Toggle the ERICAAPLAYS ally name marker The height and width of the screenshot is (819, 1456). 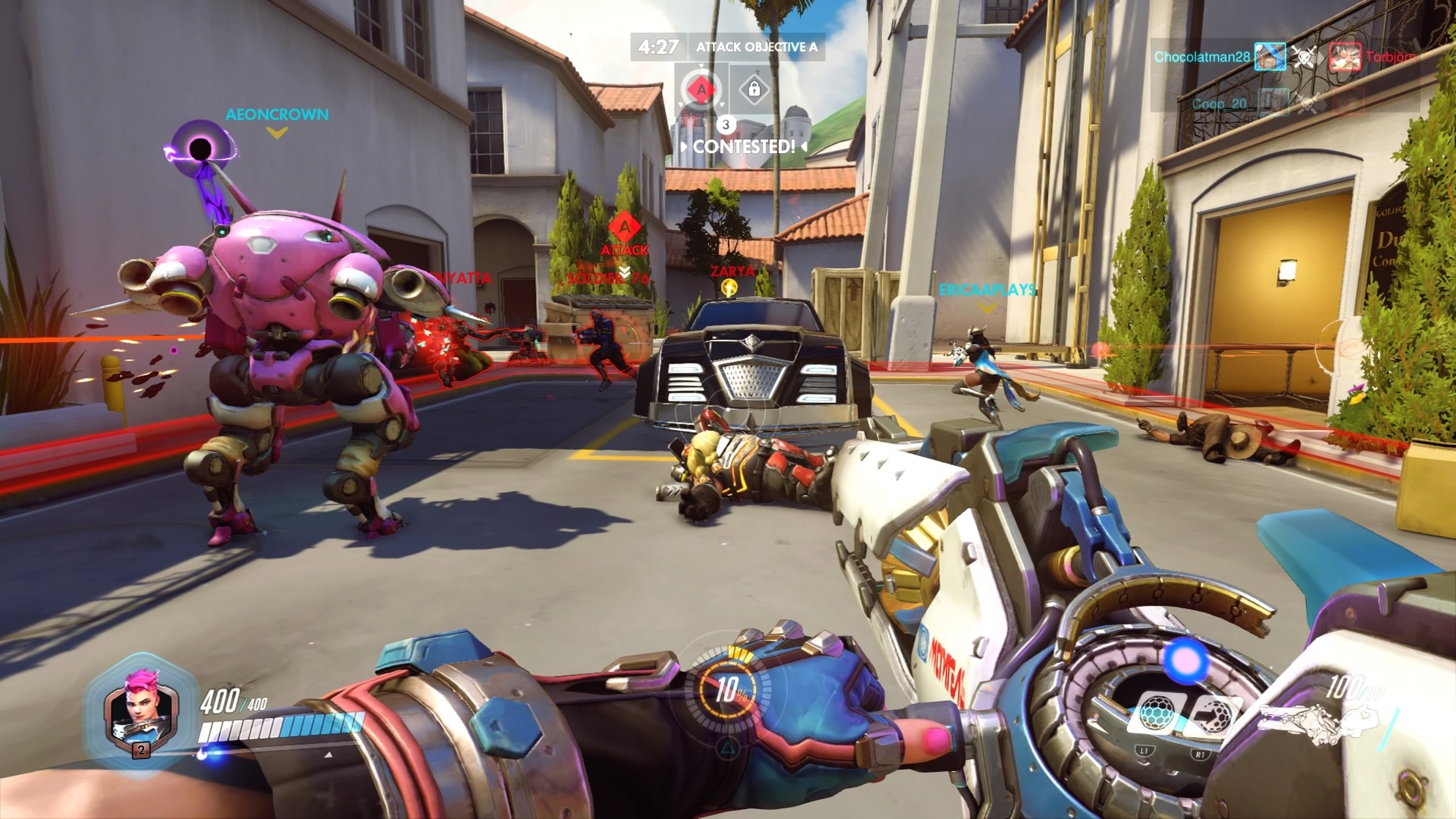987,290
